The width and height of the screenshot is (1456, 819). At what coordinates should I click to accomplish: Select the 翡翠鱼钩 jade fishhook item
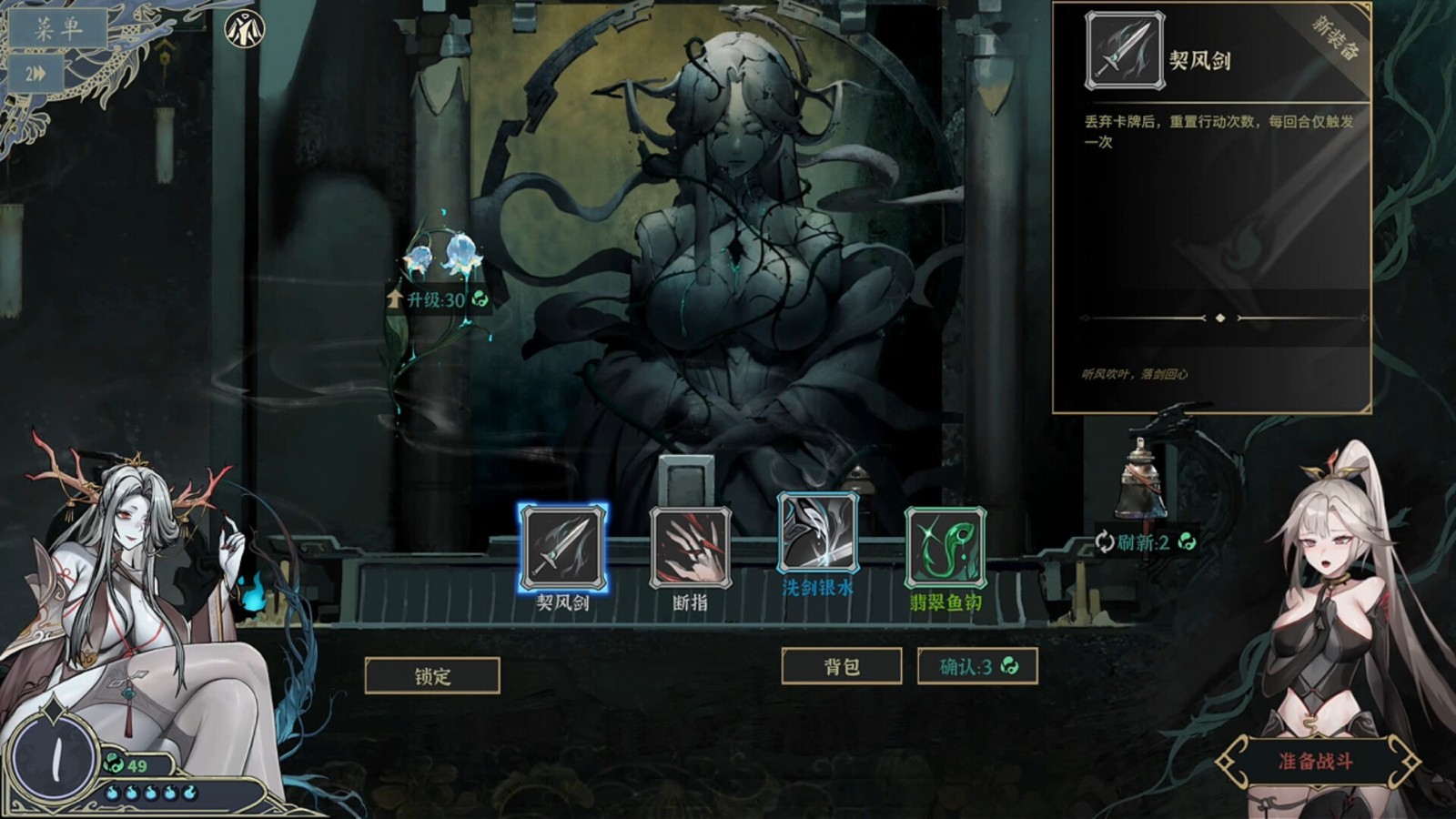945,548
